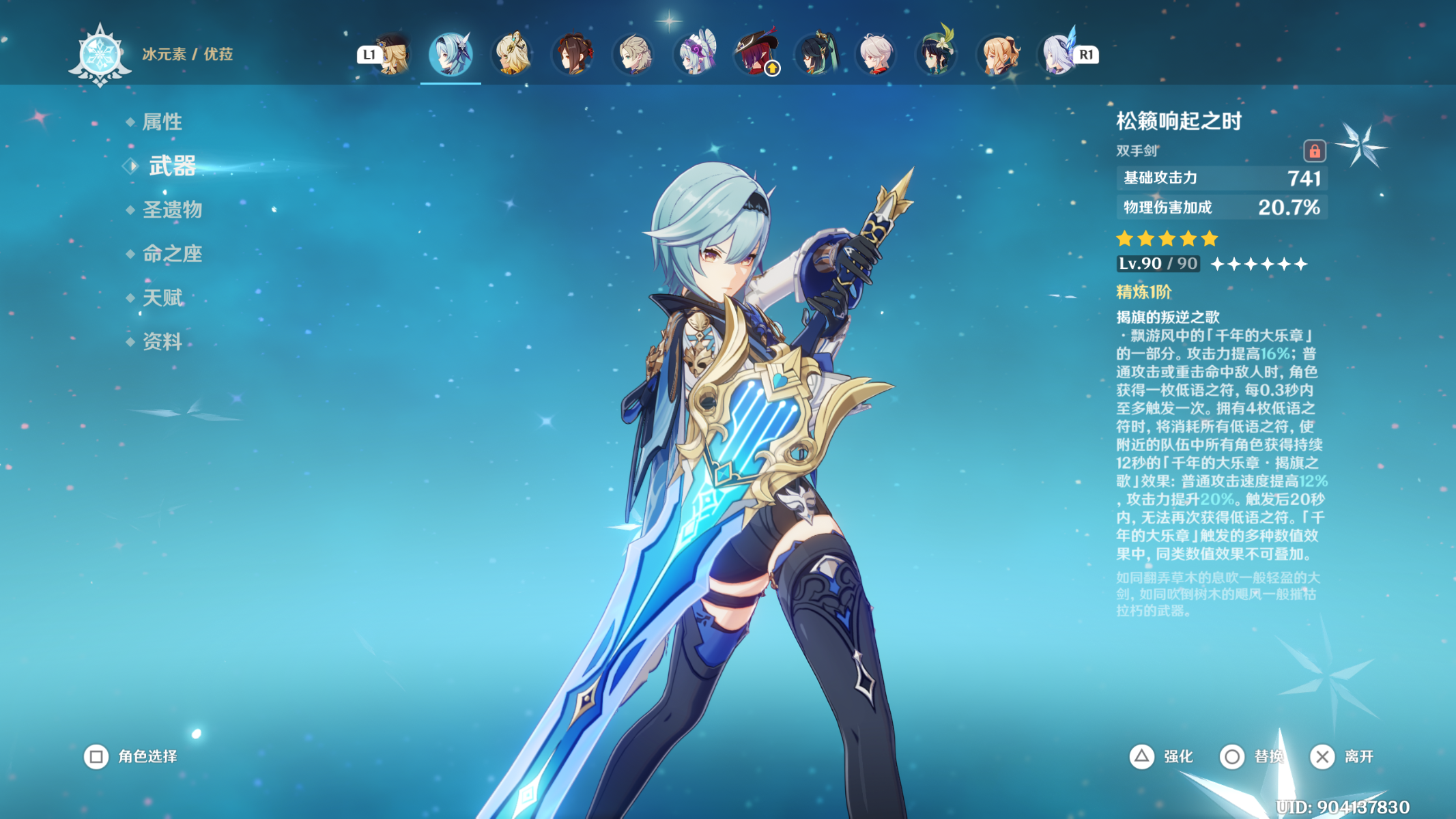Go to the 天赋 talents page
The image size is (1456, 819).
tap(162, 298)
